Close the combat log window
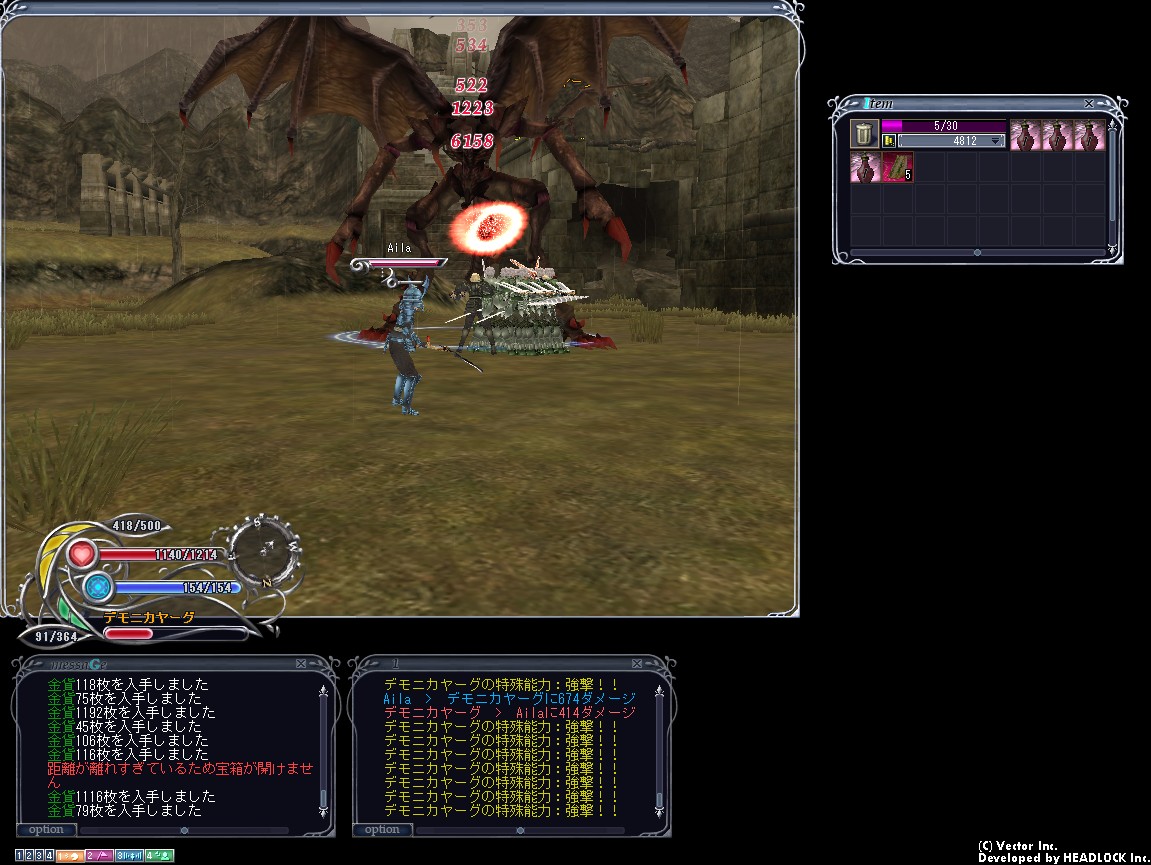 pyautogui.click(x=637, y=663)
